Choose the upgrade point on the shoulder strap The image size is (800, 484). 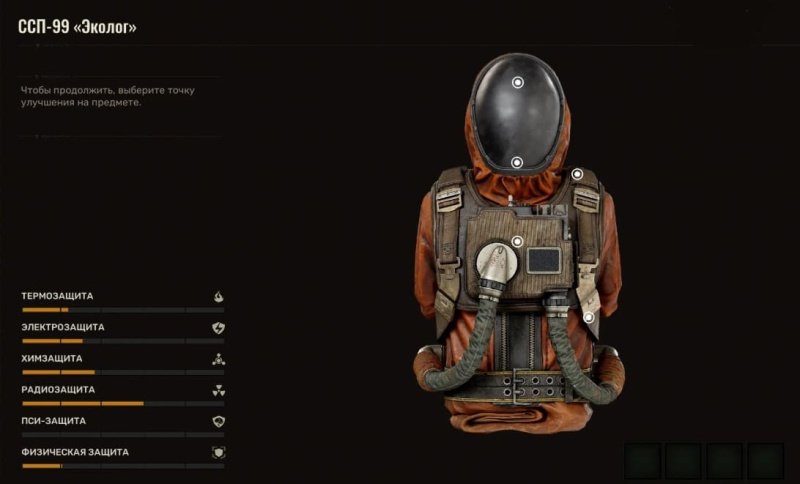[x=577, y=174]
